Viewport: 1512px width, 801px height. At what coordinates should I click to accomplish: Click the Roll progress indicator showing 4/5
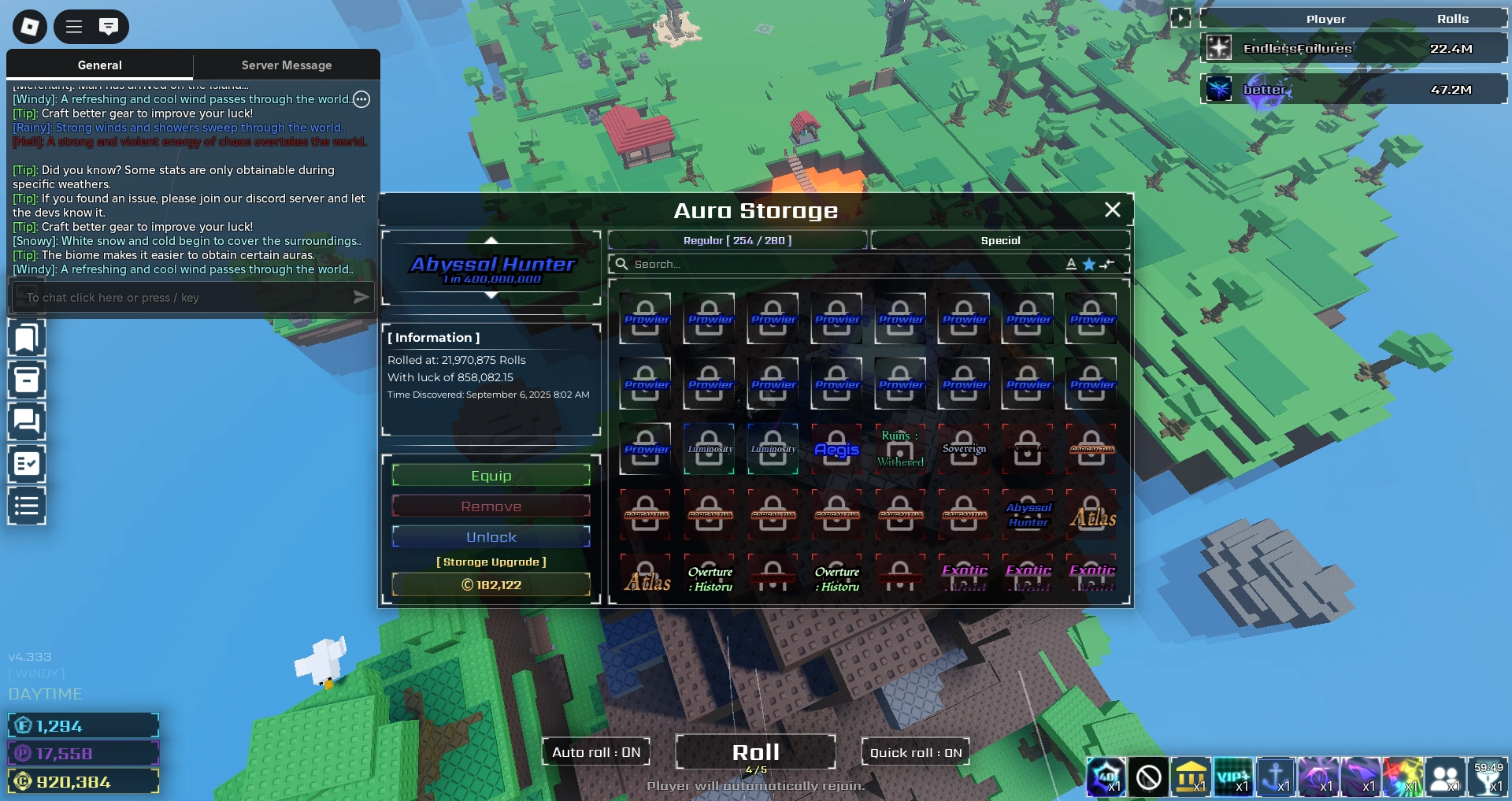[755, 768]
